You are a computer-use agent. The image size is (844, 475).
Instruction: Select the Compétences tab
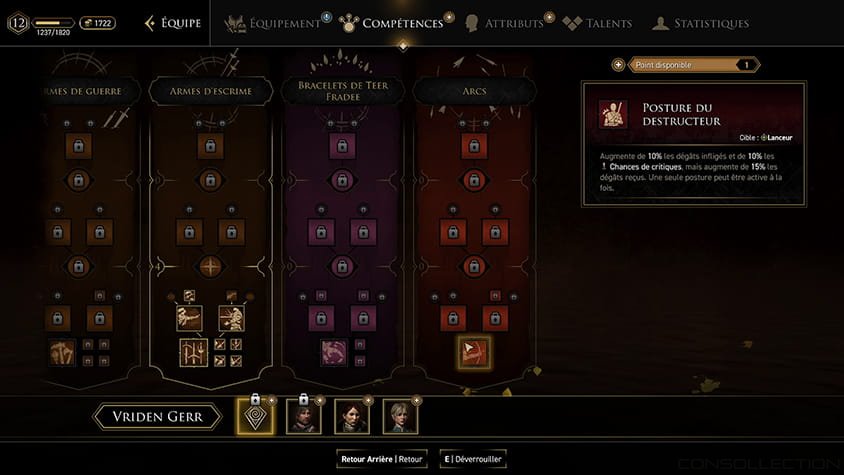click(392, 23)
